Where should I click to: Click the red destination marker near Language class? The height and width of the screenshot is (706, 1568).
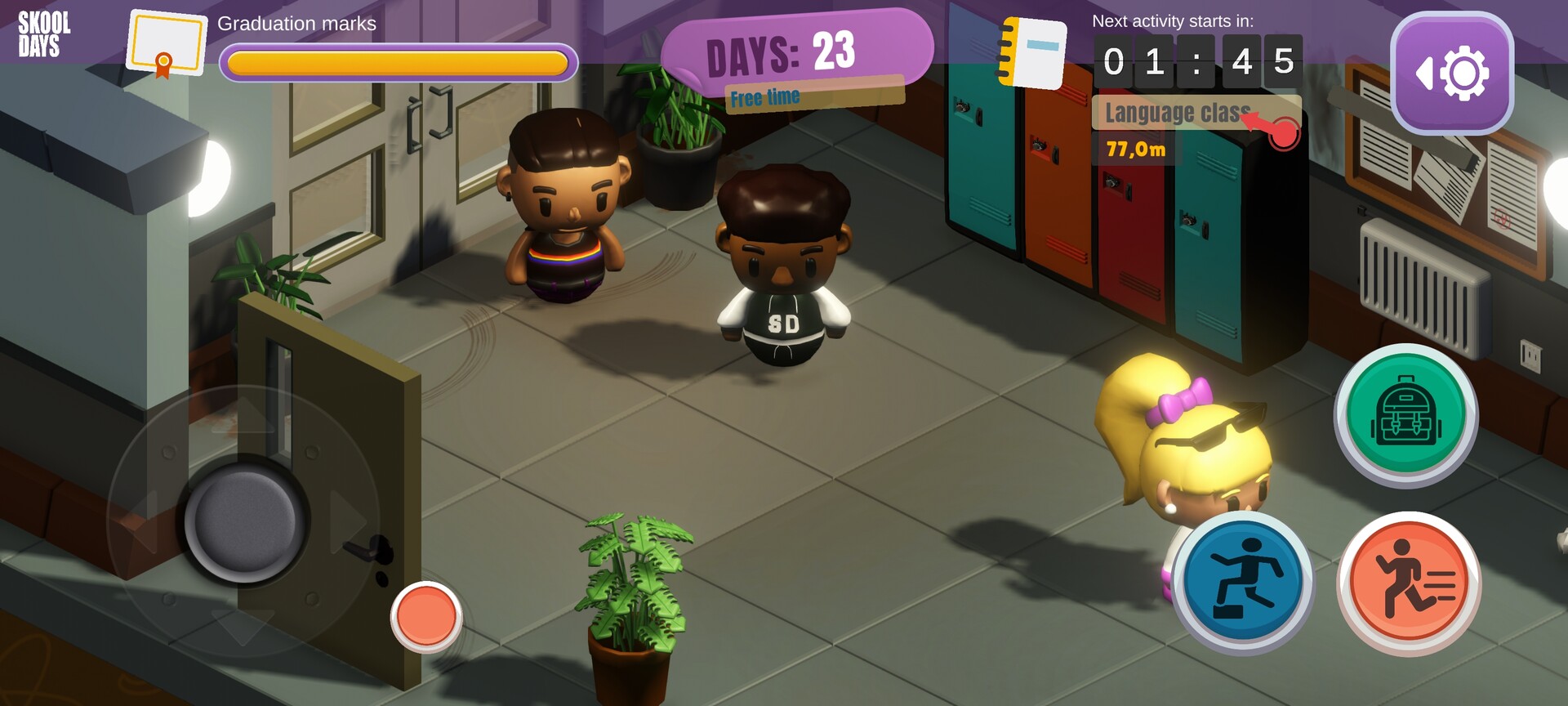[1283, 131]
